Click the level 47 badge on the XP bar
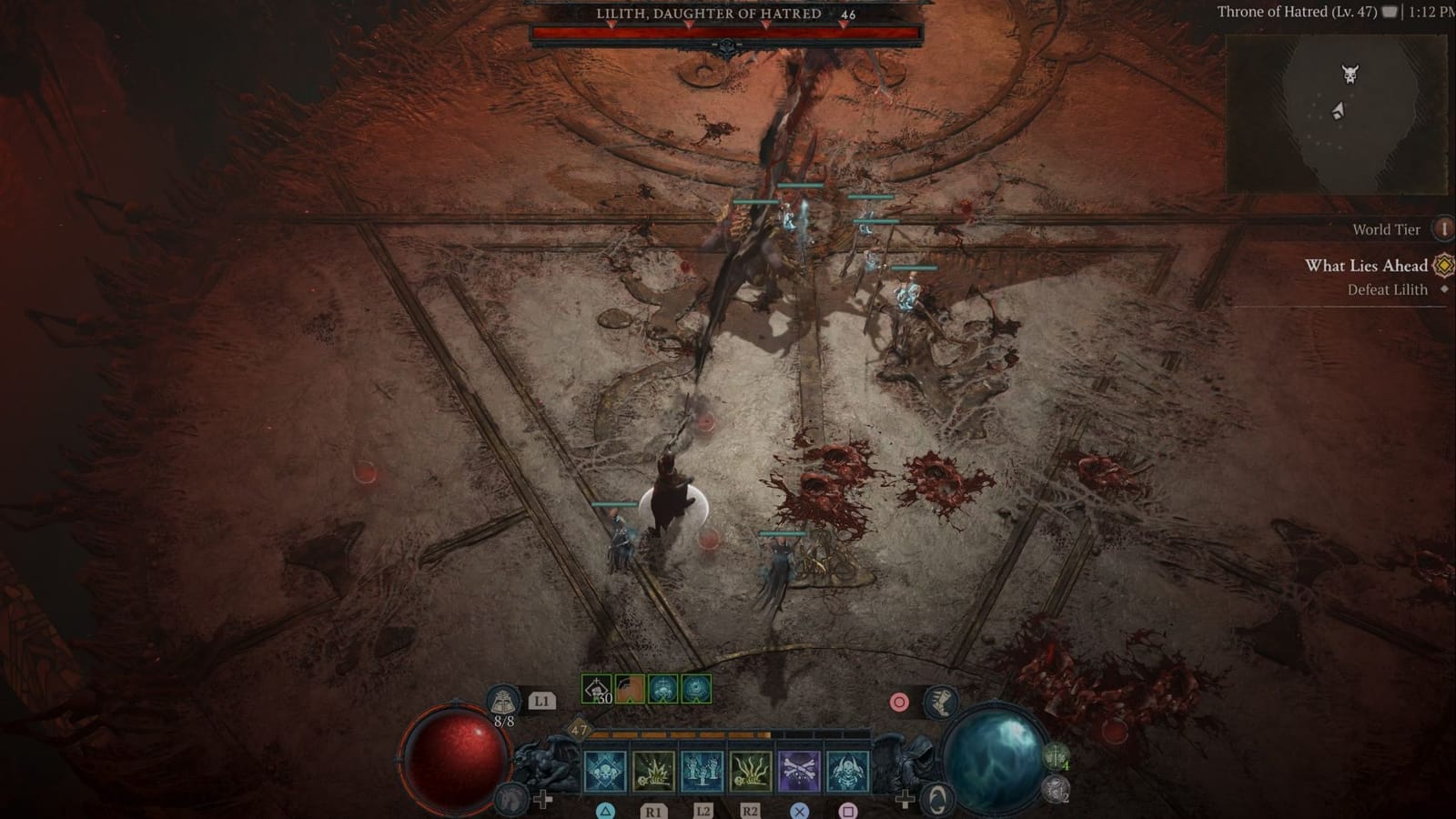 pos(578,731)
